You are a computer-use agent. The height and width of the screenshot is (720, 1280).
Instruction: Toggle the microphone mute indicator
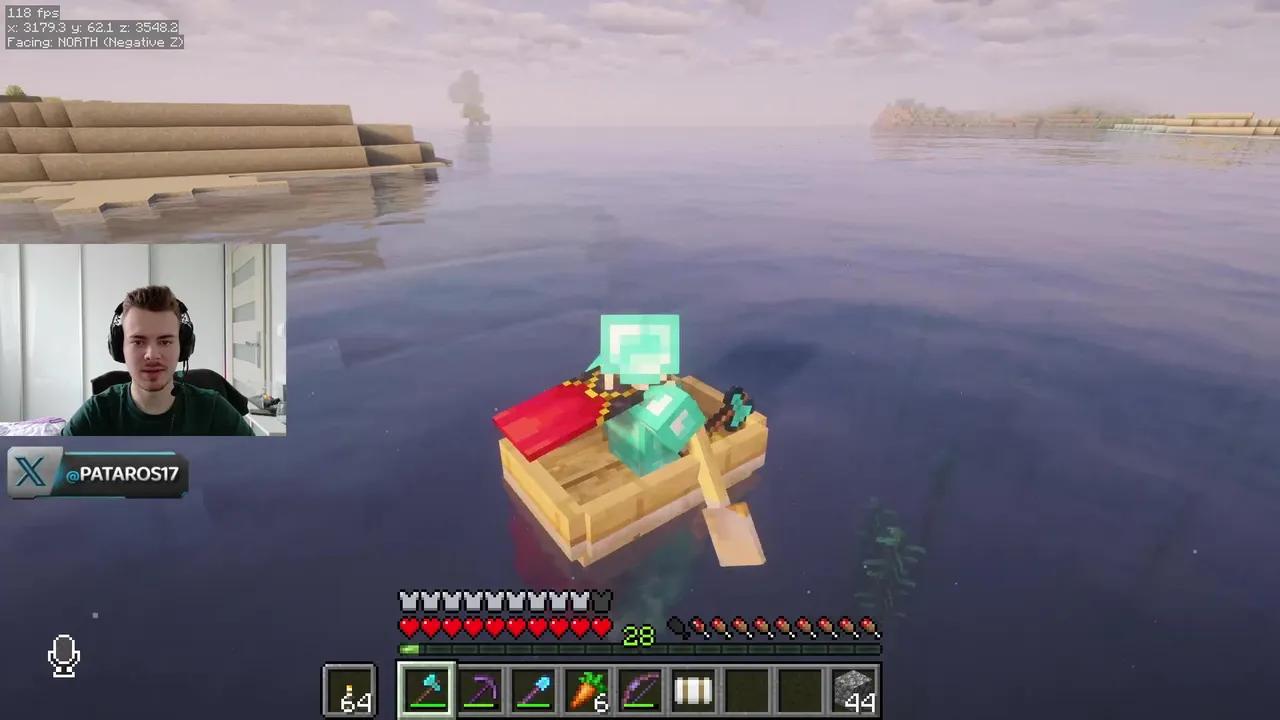tap(63, 655)
